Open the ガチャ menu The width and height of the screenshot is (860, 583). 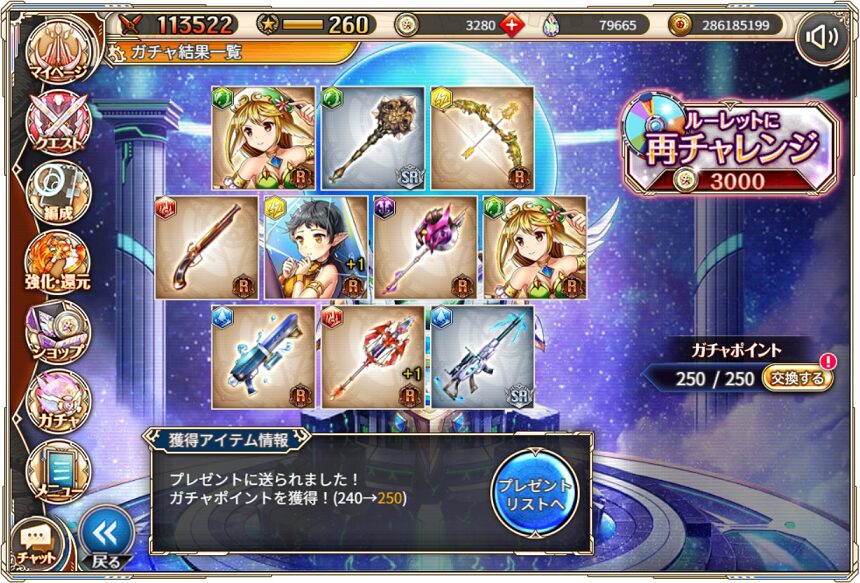58,400
